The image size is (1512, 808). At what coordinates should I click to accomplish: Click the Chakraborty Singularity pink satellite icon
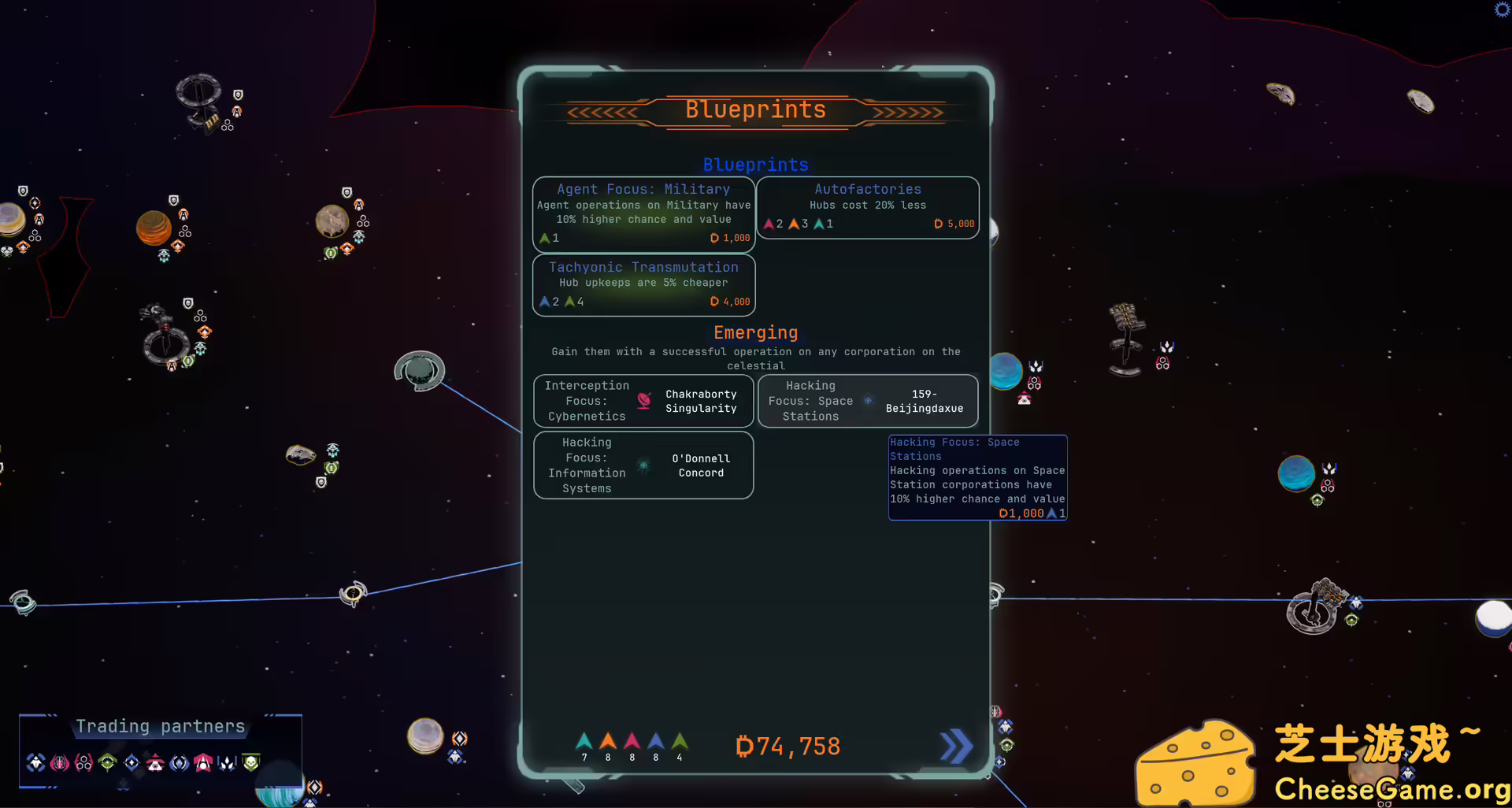coord(643,400)
